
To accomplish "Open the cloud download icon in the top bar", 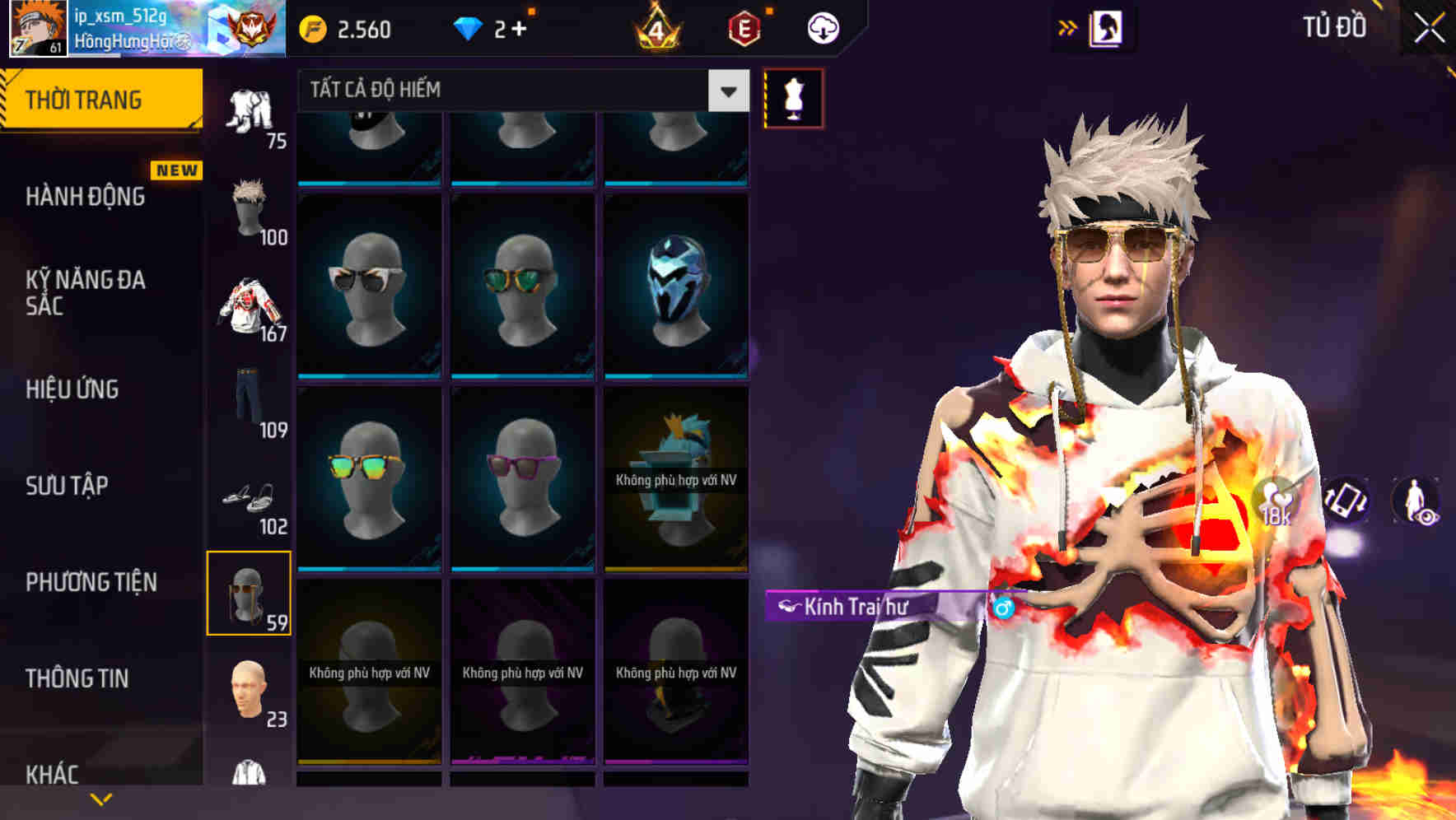I will [823, 27].
